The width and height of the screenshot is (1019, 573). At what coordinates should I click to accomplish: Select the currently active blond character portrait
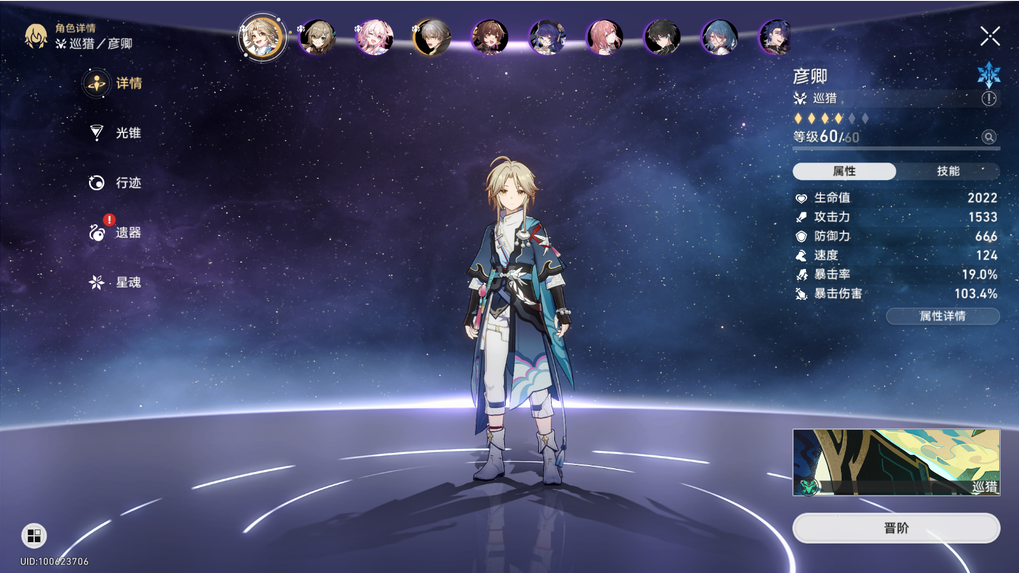262,37
